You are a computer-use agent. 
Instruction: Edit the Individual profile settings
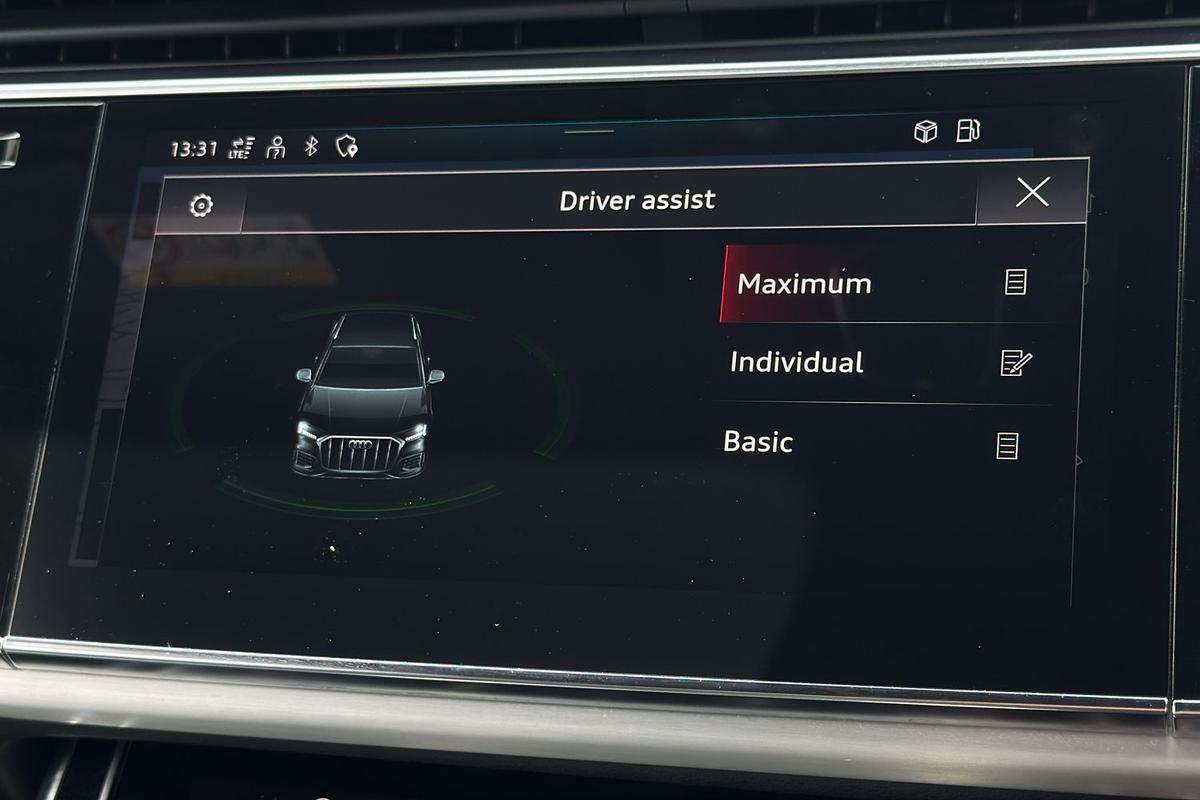point(1015,363)
